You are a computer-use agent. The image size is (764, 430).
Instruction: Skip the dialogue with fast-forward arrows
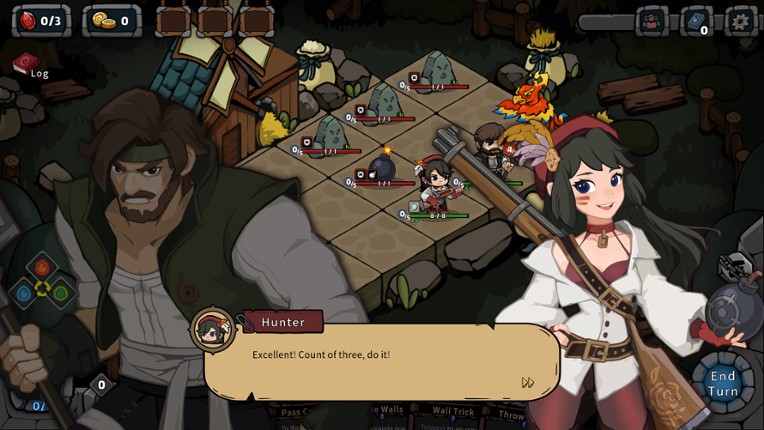point(528,382)
